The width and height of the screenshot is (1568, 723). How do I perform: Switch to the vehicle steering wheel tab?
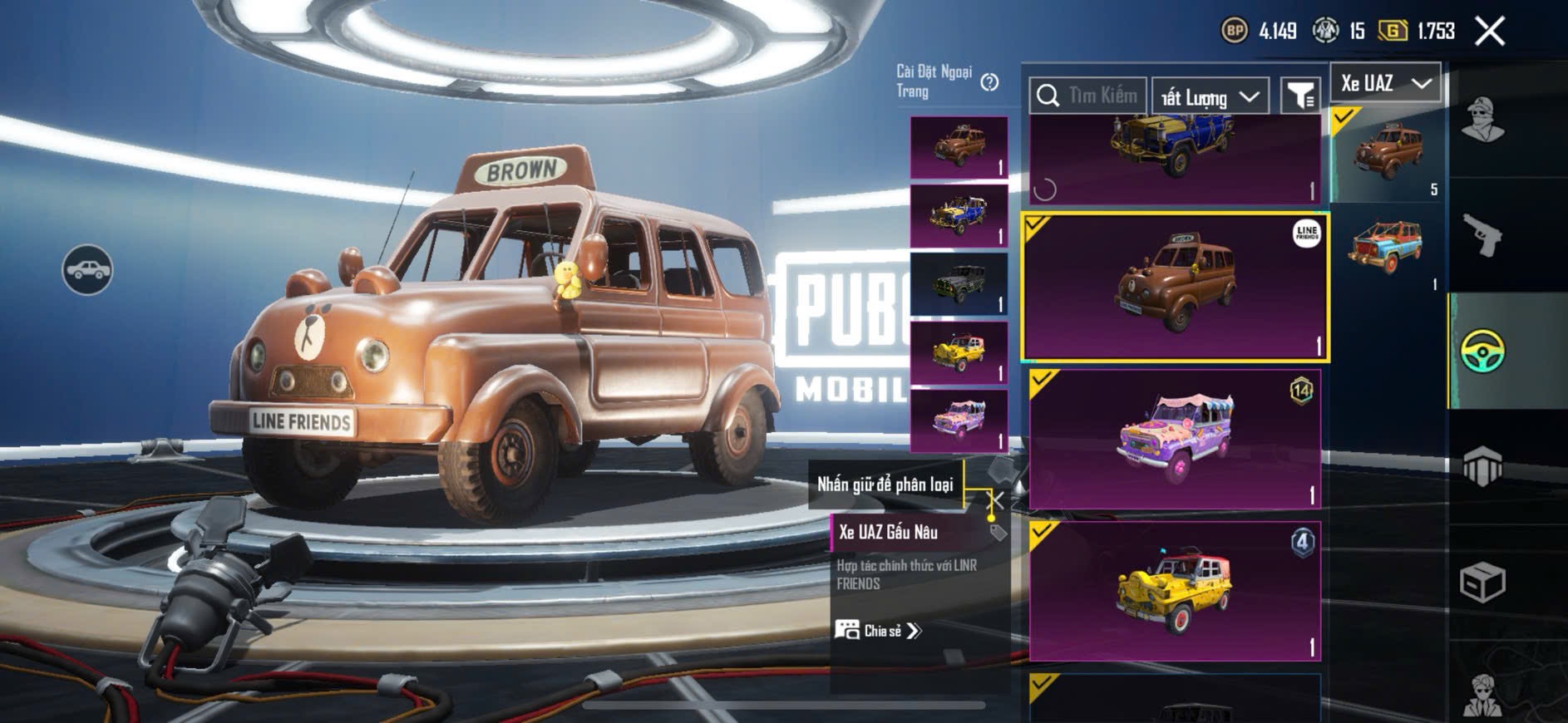[x=1482, y=351]
